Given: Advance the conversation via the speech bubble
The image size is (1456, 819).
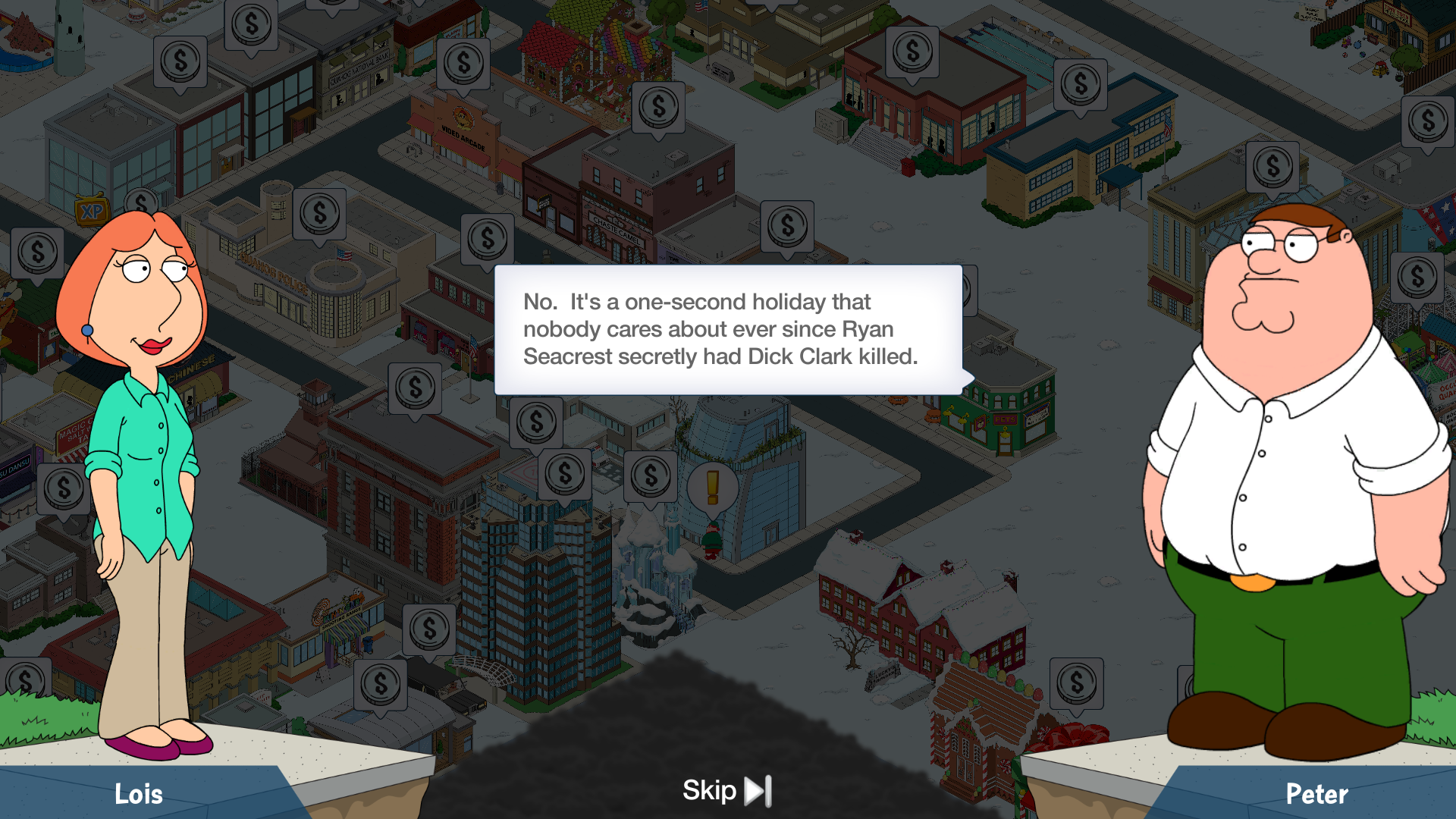Looking at the screenshot, I should [x=728, y=329].
